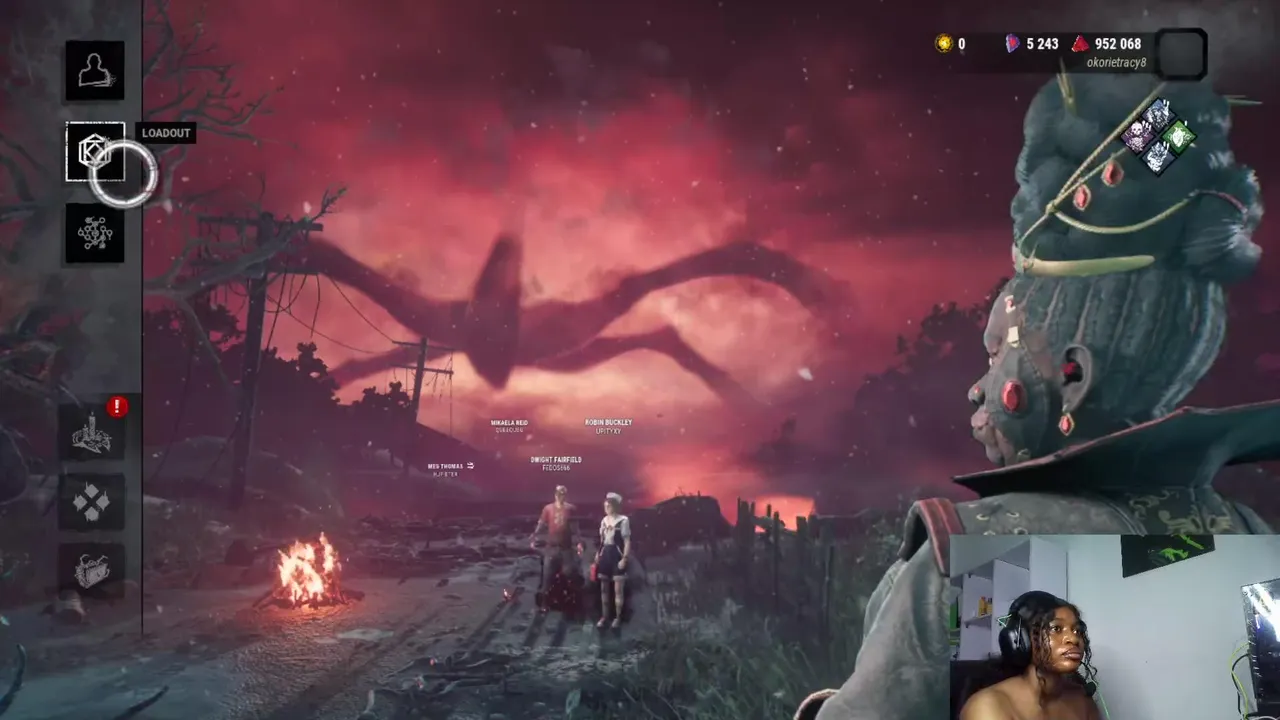Open the character selection icon
This screenshot has width=1280, height=720.
[x=95, y=70]
